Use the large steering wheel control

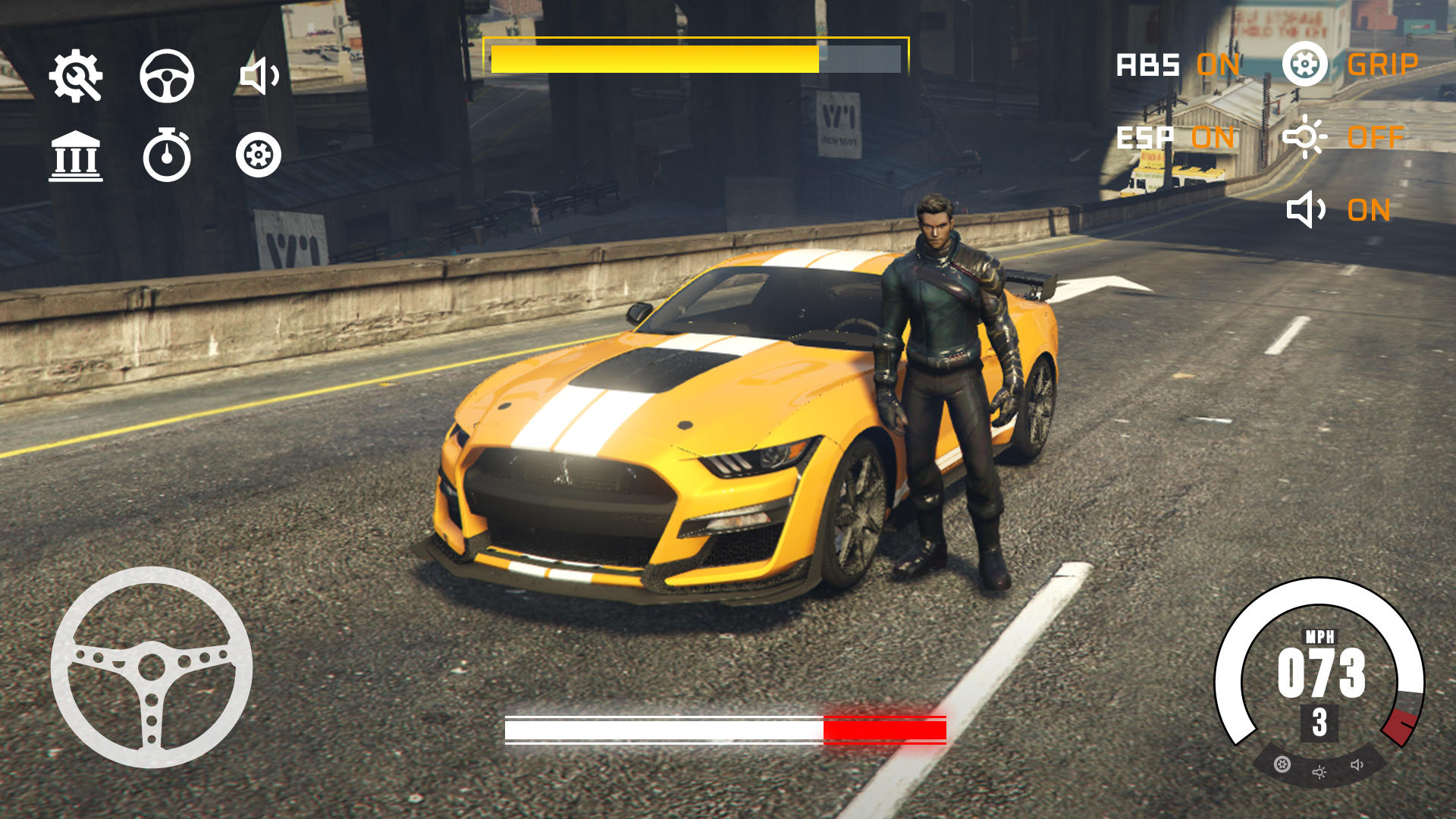point(152,667)
